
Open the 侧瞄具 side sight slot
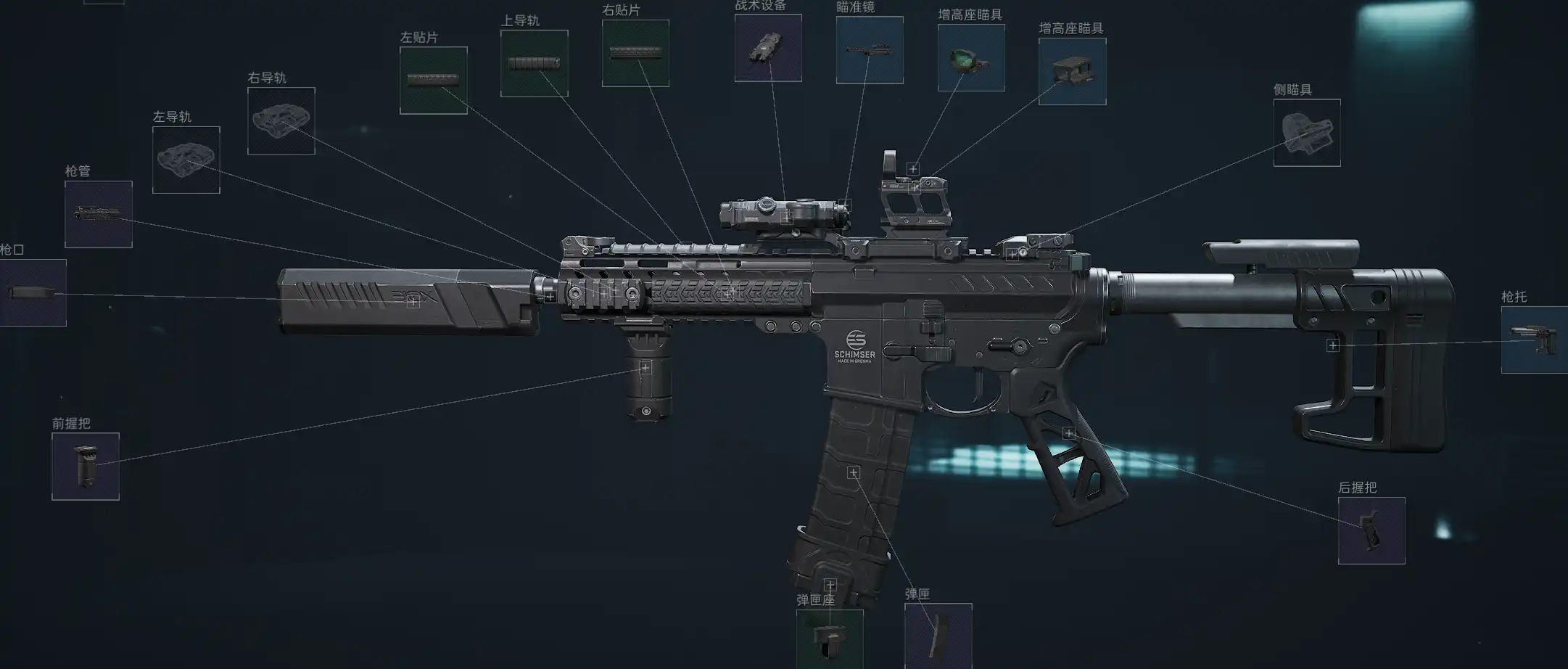pos(1307,133)
